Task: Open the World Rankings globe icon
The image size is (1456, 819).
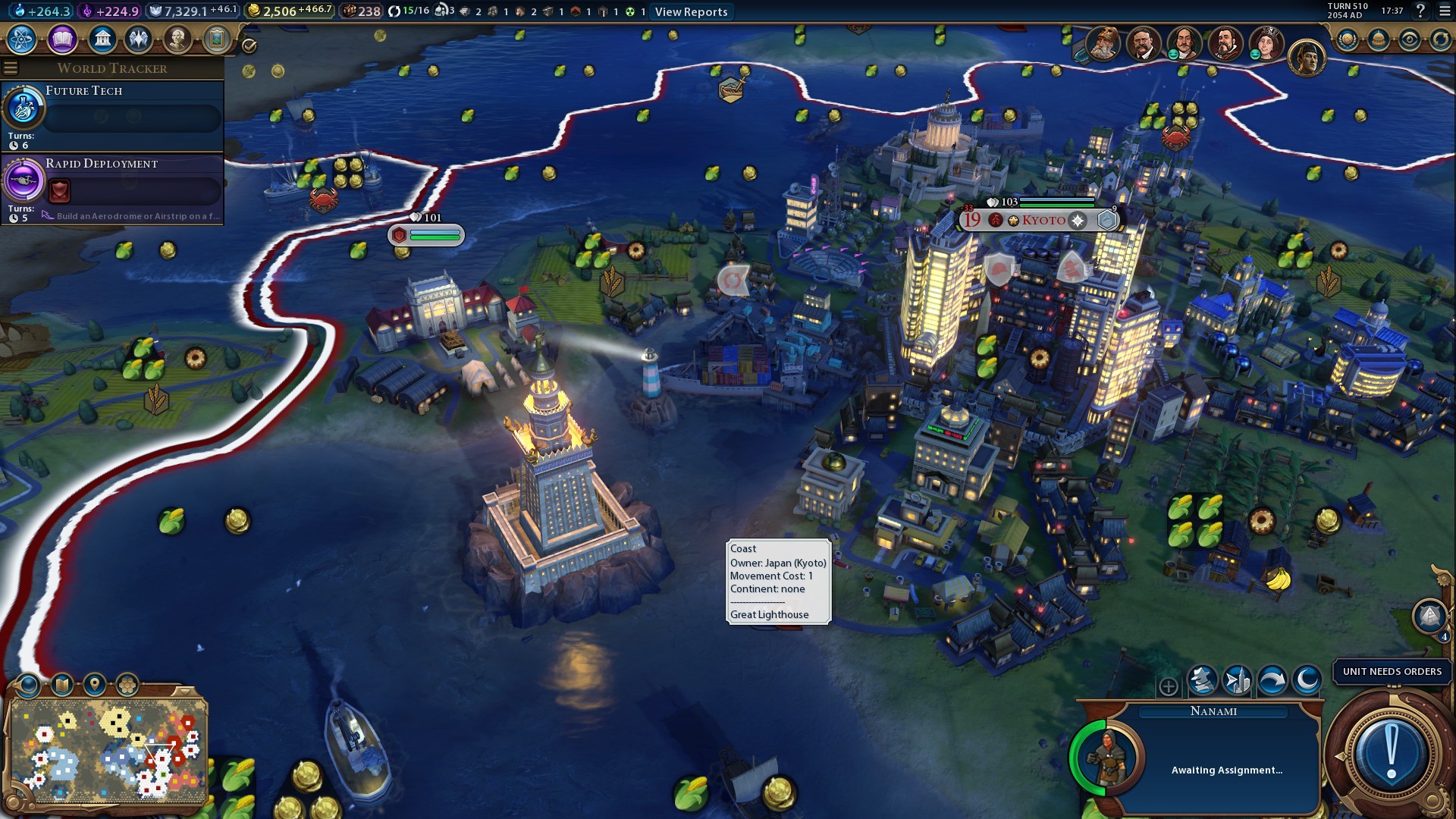Action: pyautogui.click(x=1347, y=40)
